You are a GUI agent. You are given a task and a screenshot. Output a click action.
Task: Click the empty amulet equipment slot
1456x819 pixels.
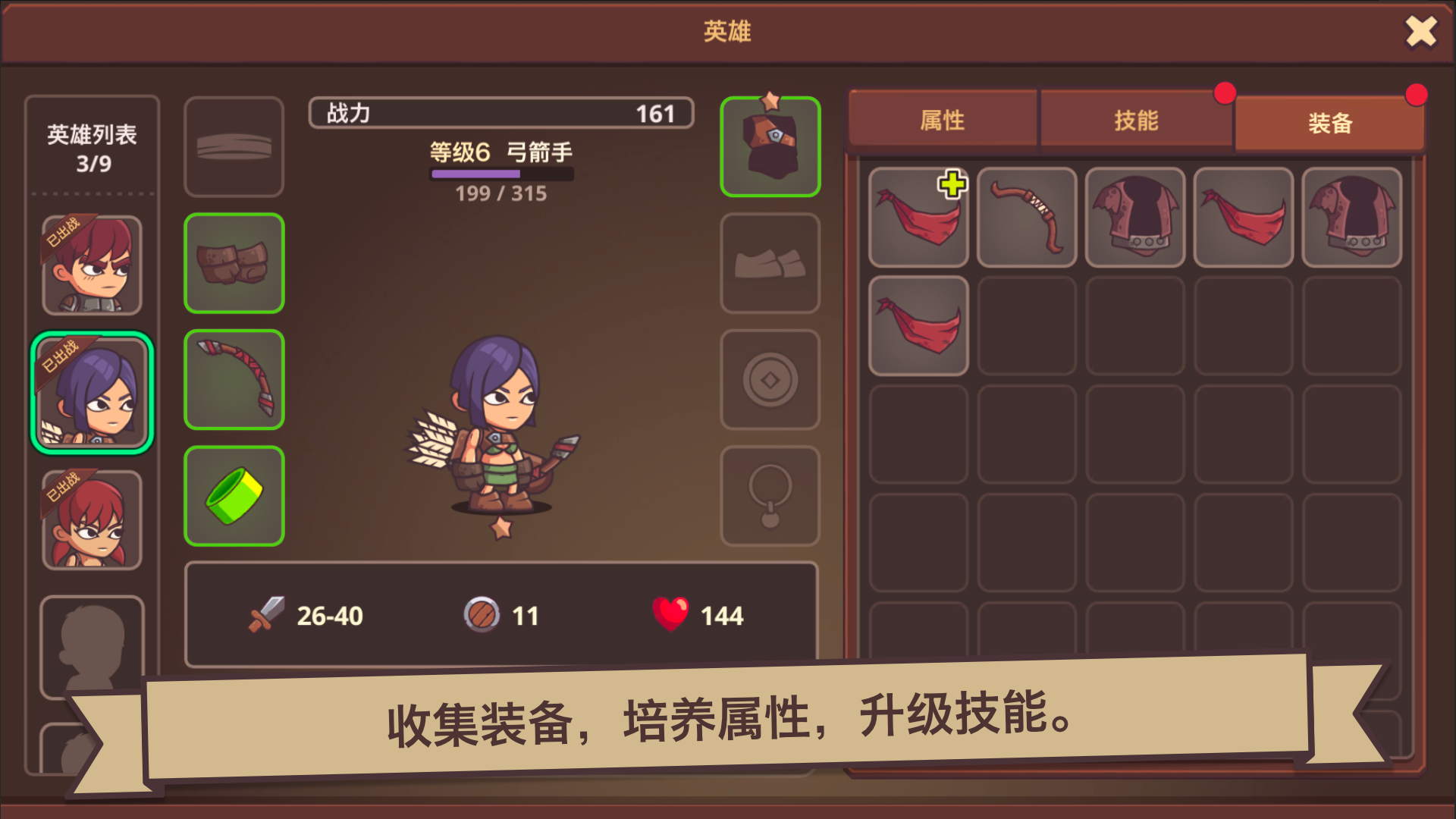(770, 495)
